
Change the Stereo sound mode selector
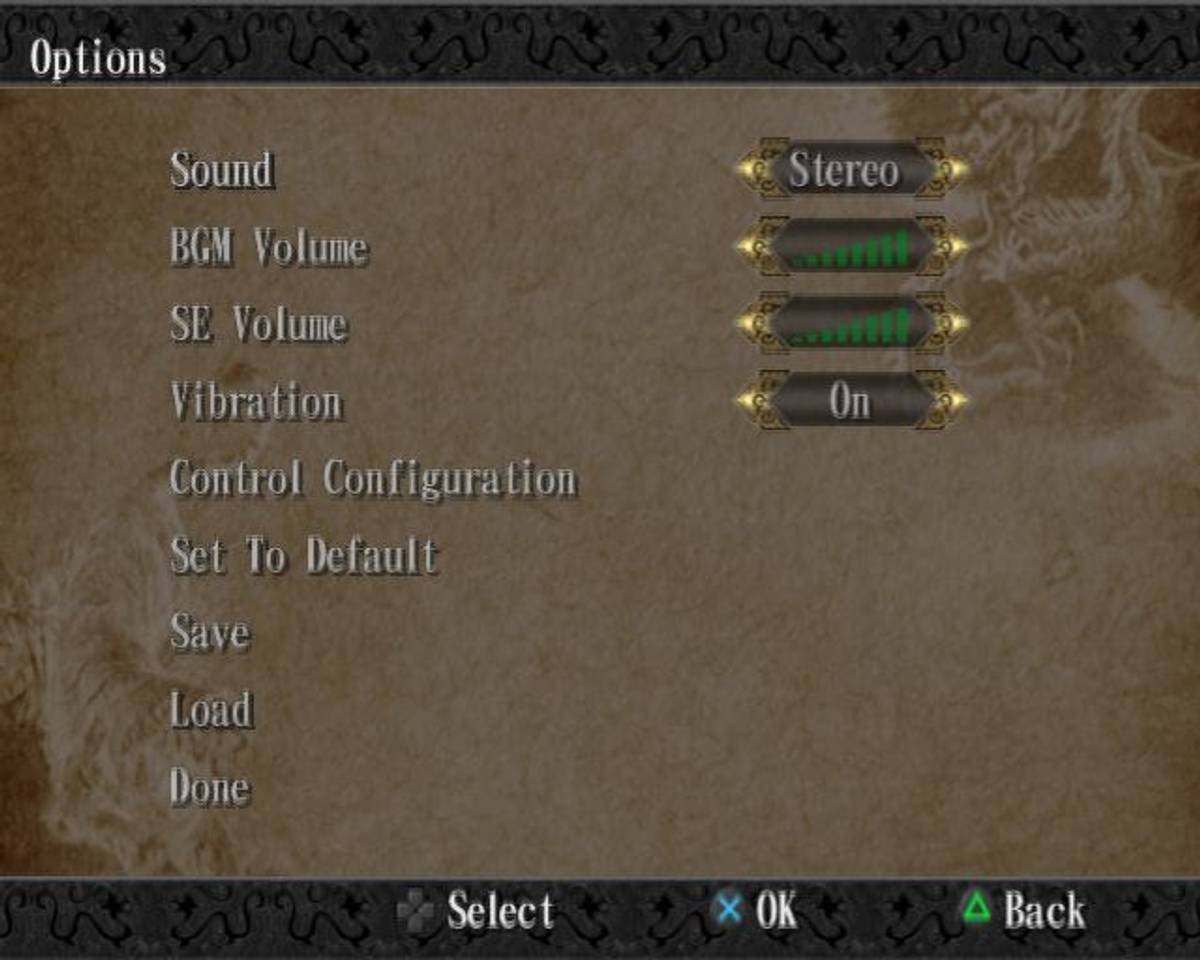(852, 170)
